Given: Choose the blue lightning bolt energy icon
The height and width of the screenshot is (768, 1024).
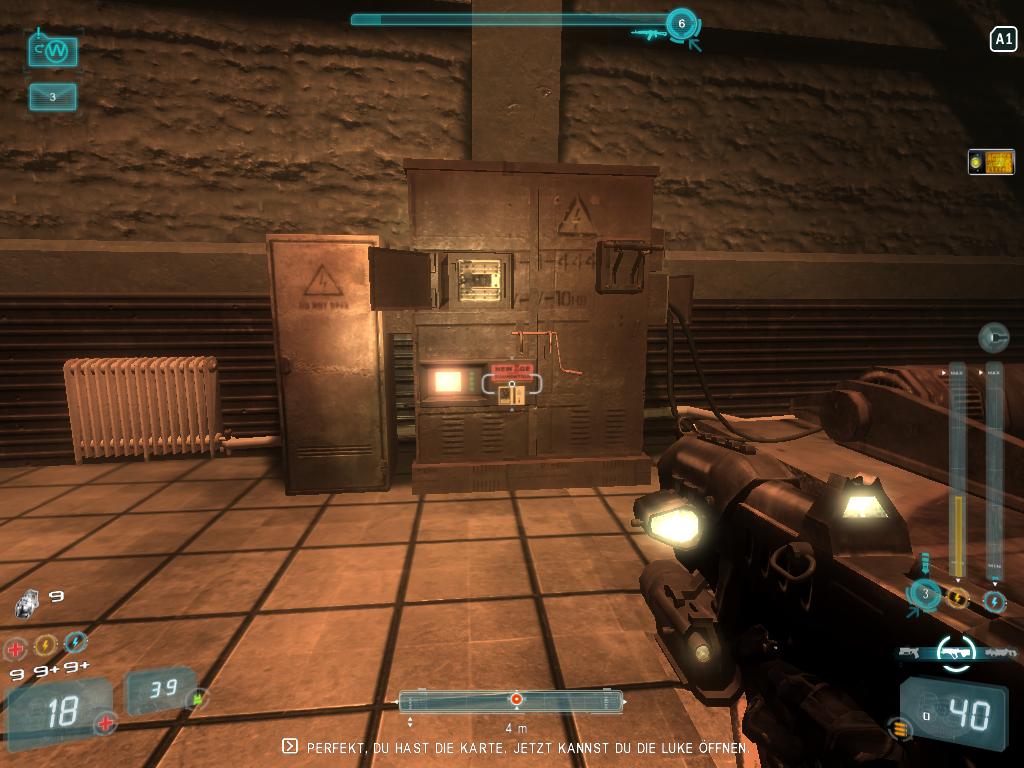Looking at the screenshot, I should (x=75, y=642).
